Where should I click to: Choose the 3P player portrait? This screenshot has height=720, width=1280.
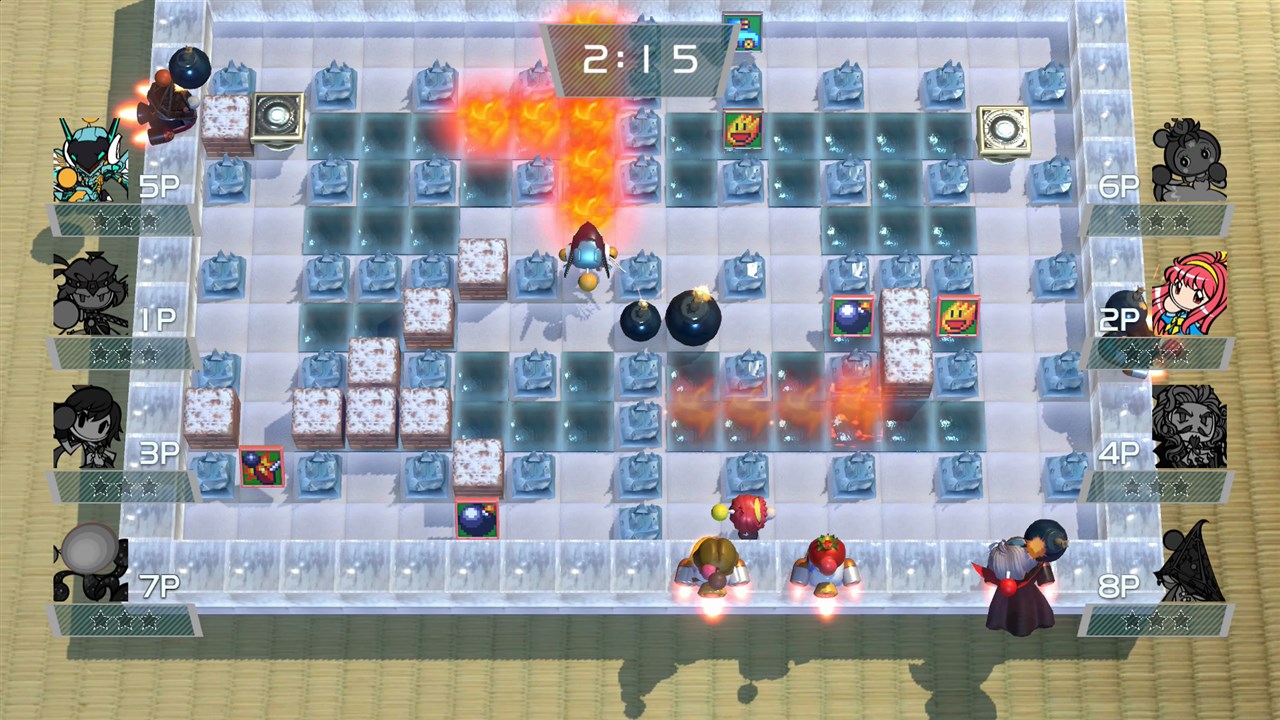pyautogui.click(x=90, y=427)
